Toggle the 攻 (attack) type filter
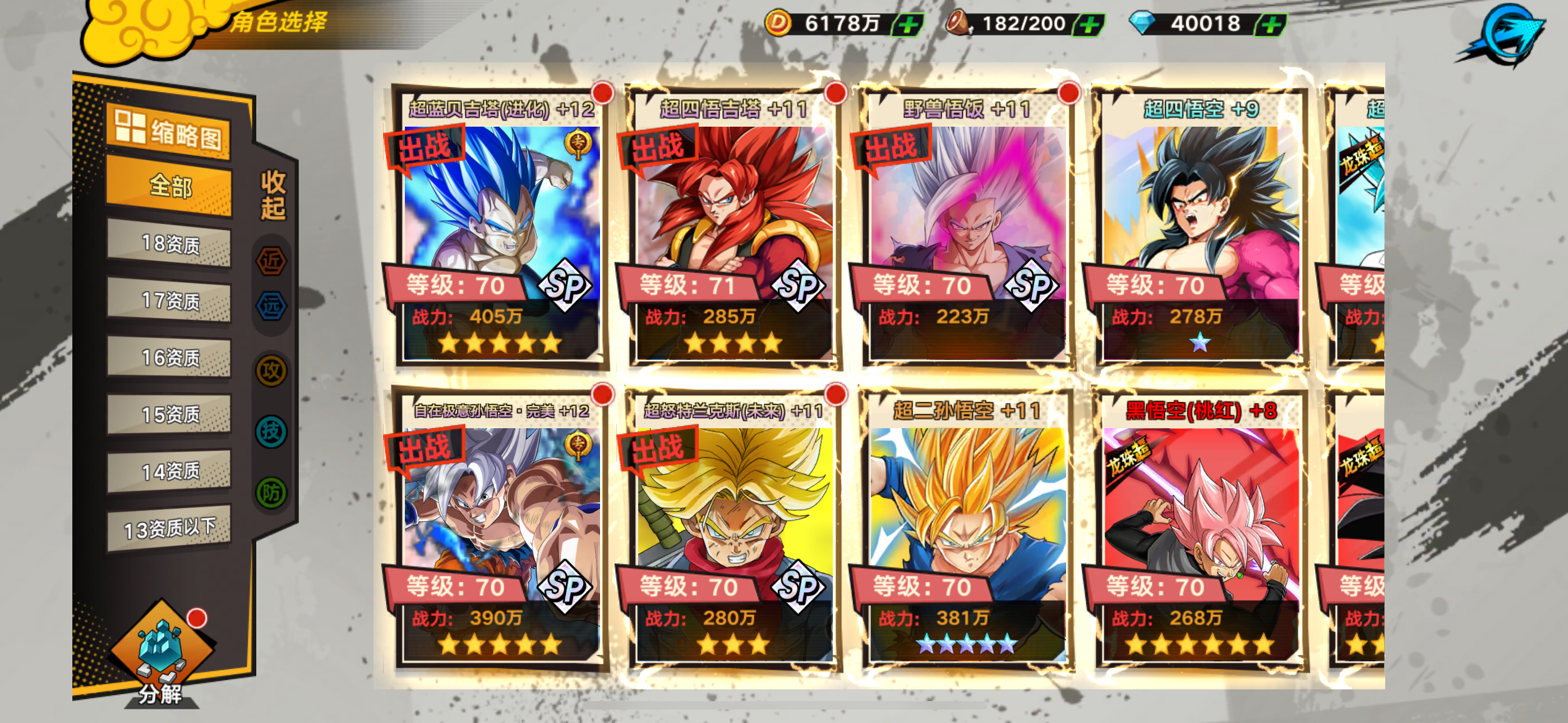The height and width of the screenshot is (723, 1568). pos(271,370)
